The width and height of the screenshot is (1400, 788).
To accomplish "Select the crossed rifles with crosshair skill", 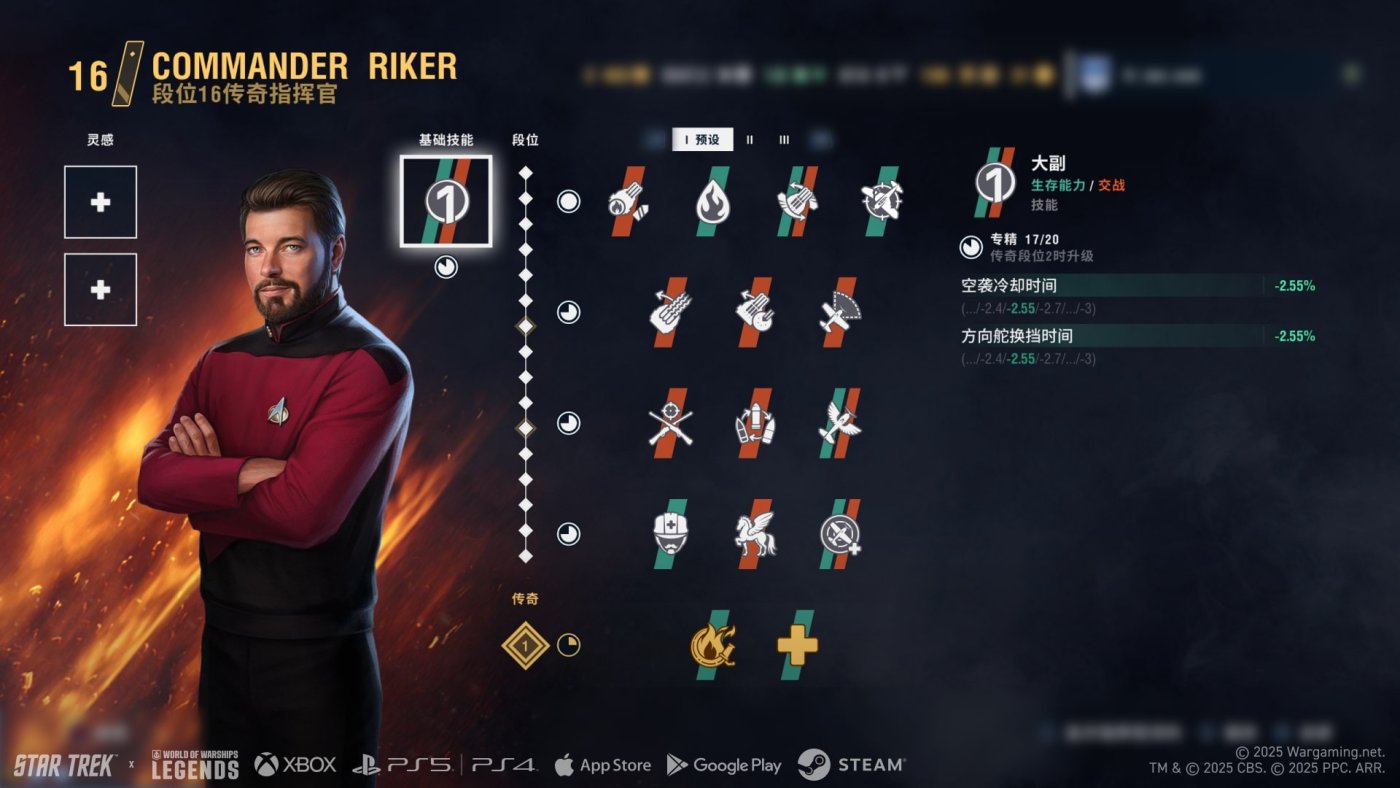I will 671,423.
